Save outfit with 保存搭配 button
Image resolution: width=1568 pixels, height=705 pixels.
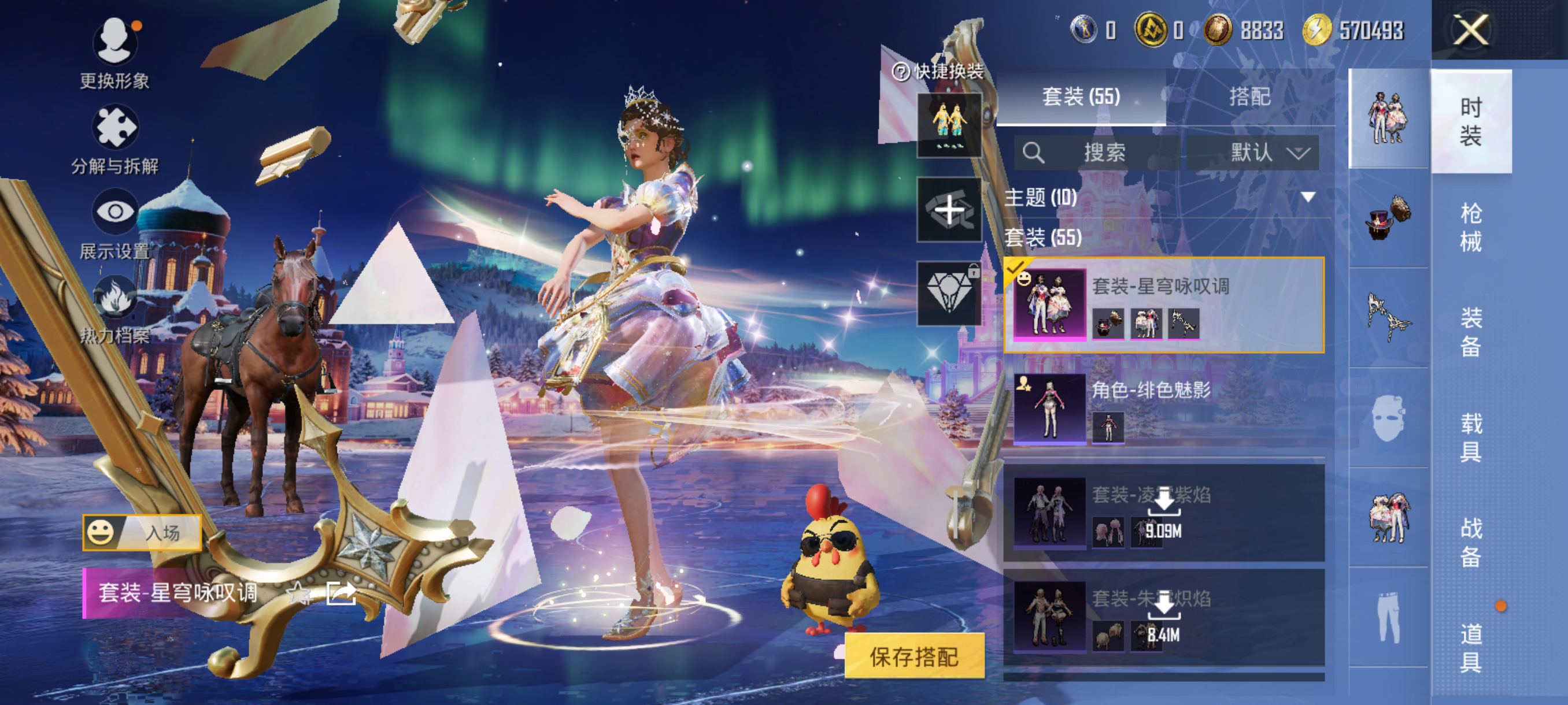[x=914, y=656]
